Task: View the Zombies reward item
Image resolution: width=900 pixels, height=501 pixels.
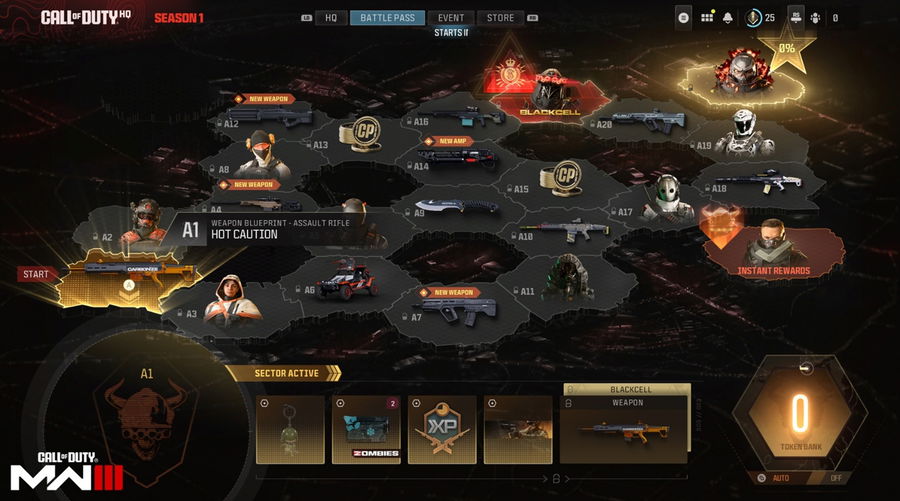Action: (366, 430)
